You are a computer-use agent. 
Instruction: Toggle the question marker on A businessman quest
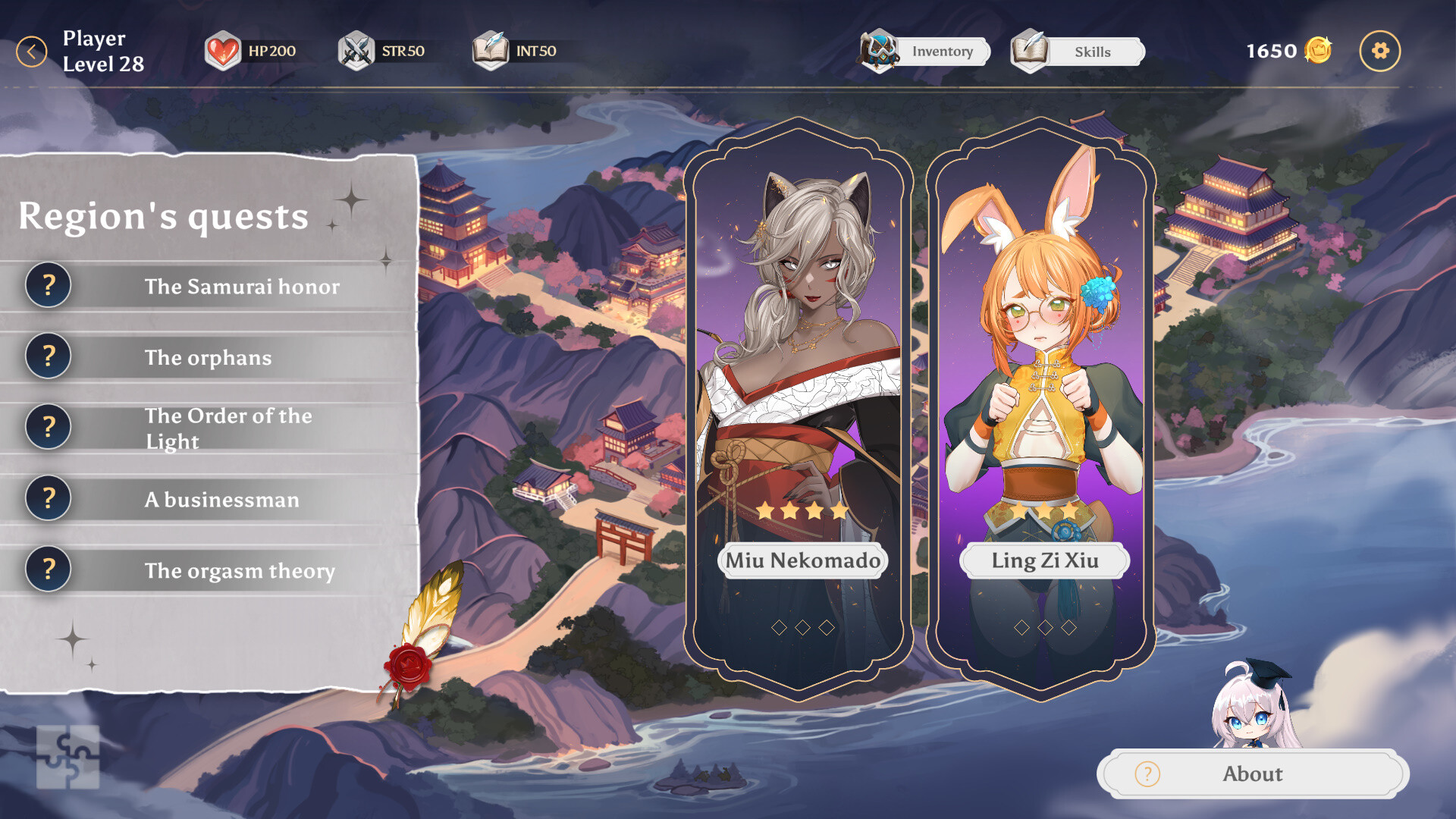coord(48,498)
